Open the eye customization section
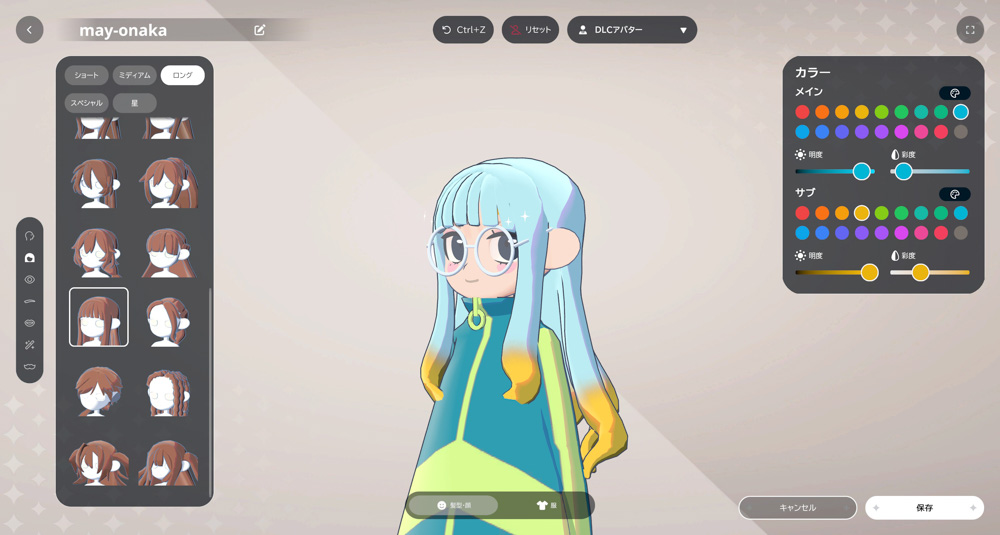This screenshot has width=1000, height=535. 30,280
